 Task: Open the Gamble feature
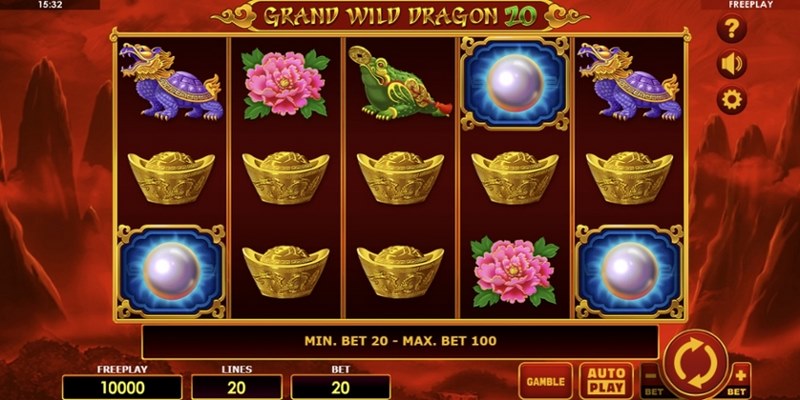click(x=545, y=381)
